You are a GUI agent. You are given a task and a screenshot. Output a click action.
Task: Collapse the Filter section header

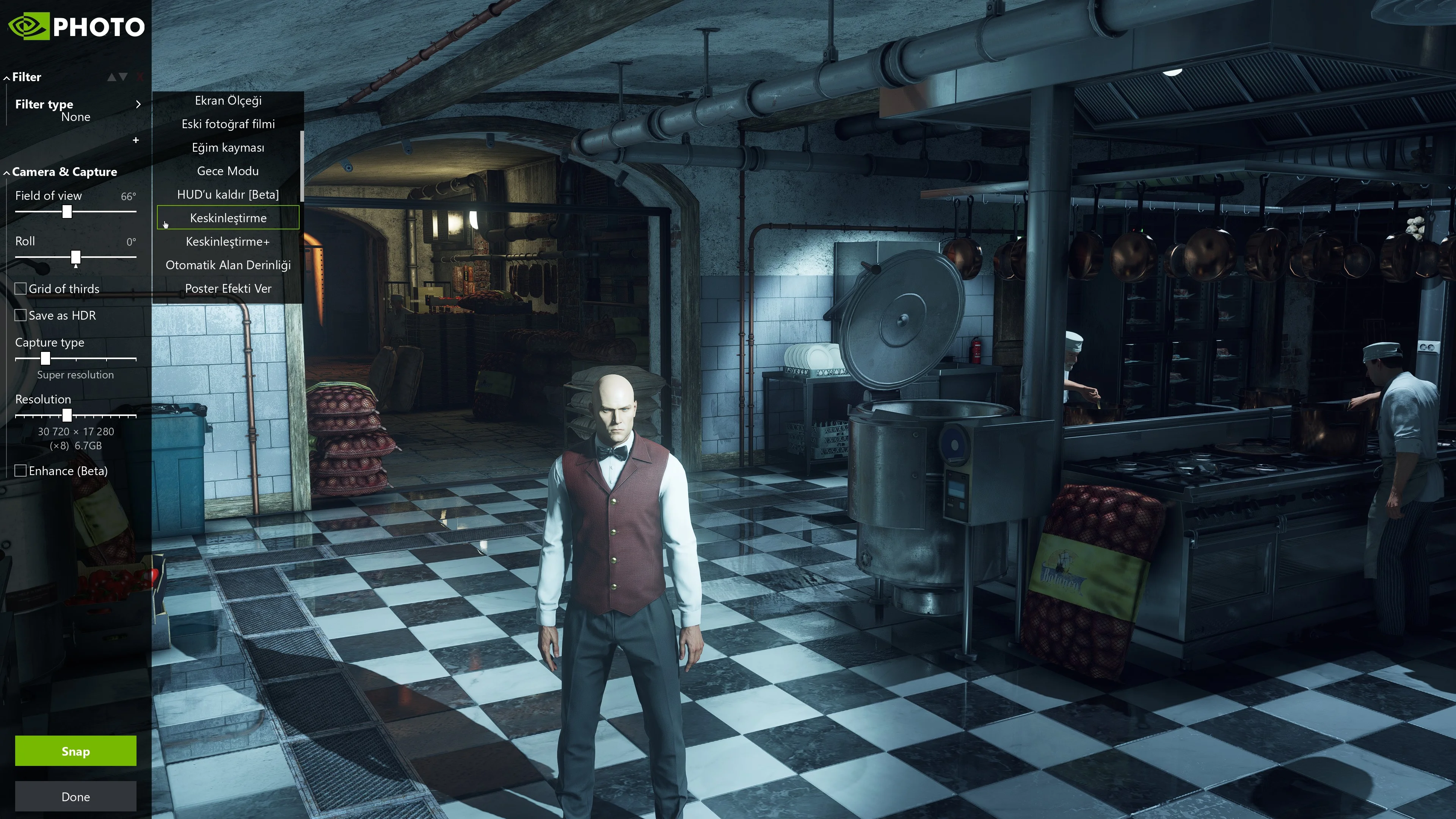(x=26, y=77)
